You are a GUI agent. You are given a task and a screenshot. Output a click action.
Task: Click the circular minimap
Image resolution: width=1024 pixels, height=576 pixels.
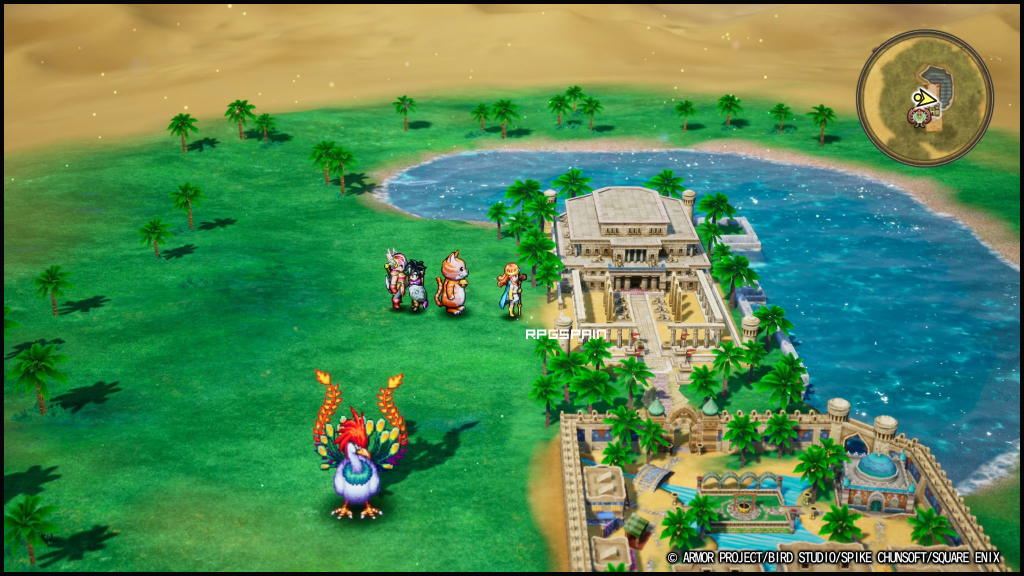click(925, 97)
